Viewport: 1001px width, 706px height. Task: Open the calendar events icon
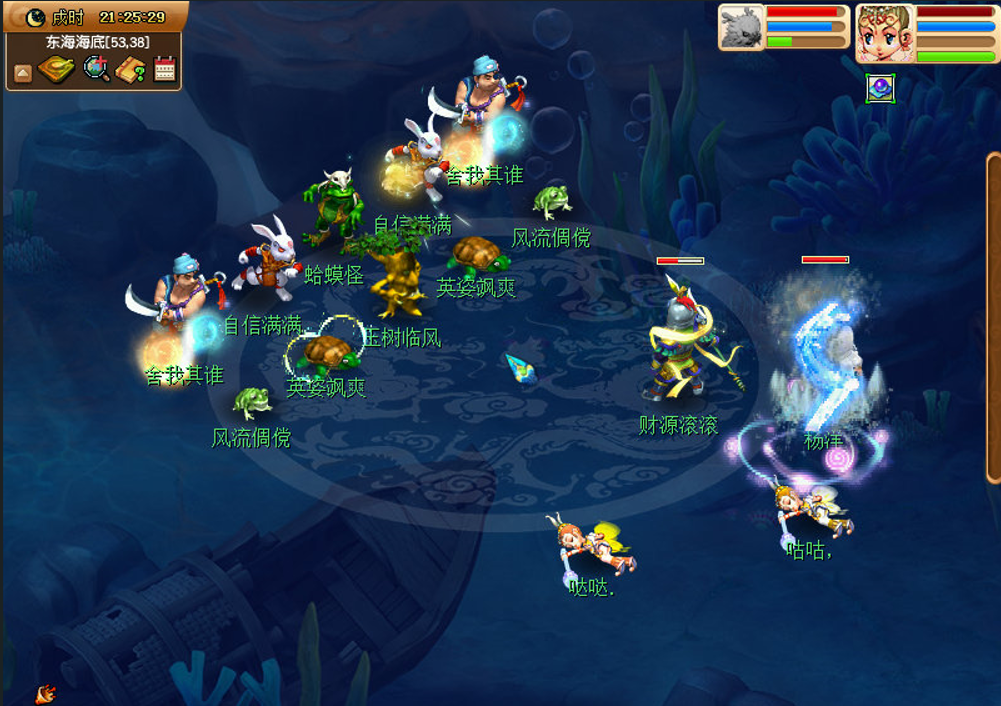click(165, 69)
